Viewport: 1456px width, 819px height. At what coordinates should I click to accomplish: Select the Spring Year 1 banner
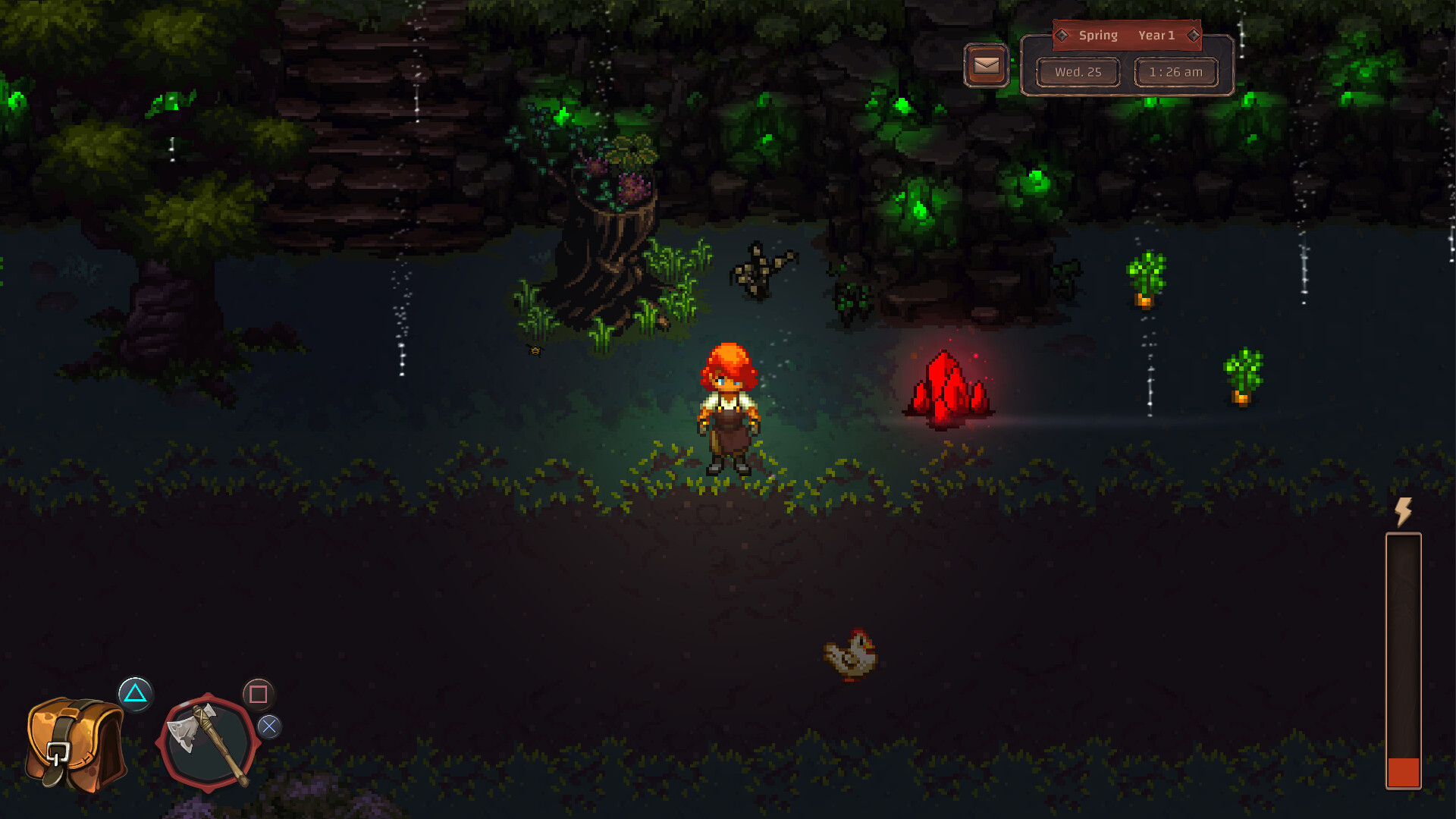pyautogui.click(x=1126, y=34)
